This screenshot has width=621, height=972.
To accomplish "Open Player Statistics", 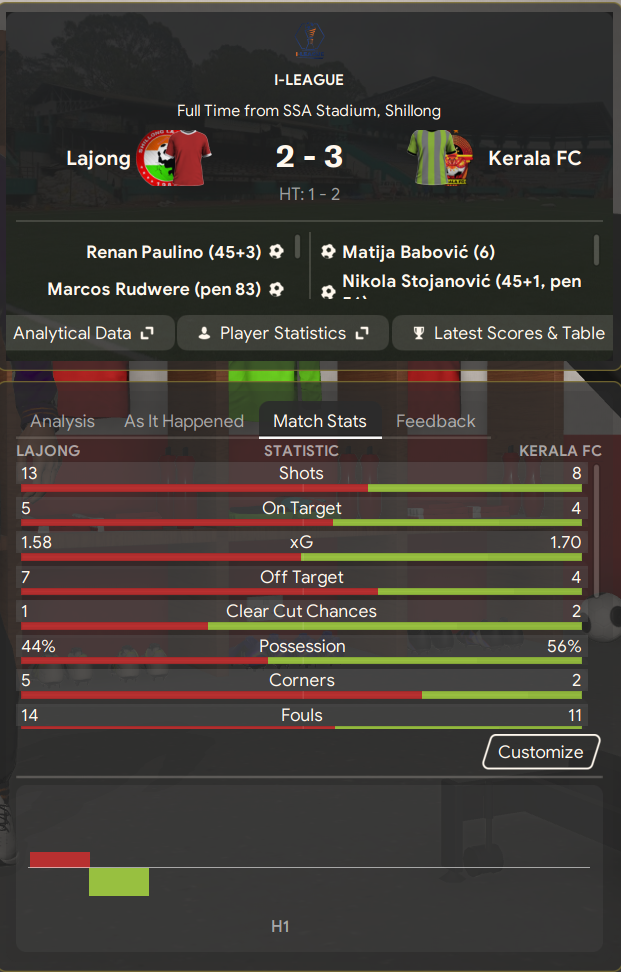I will pyautogui.click(x=284, y=333).
